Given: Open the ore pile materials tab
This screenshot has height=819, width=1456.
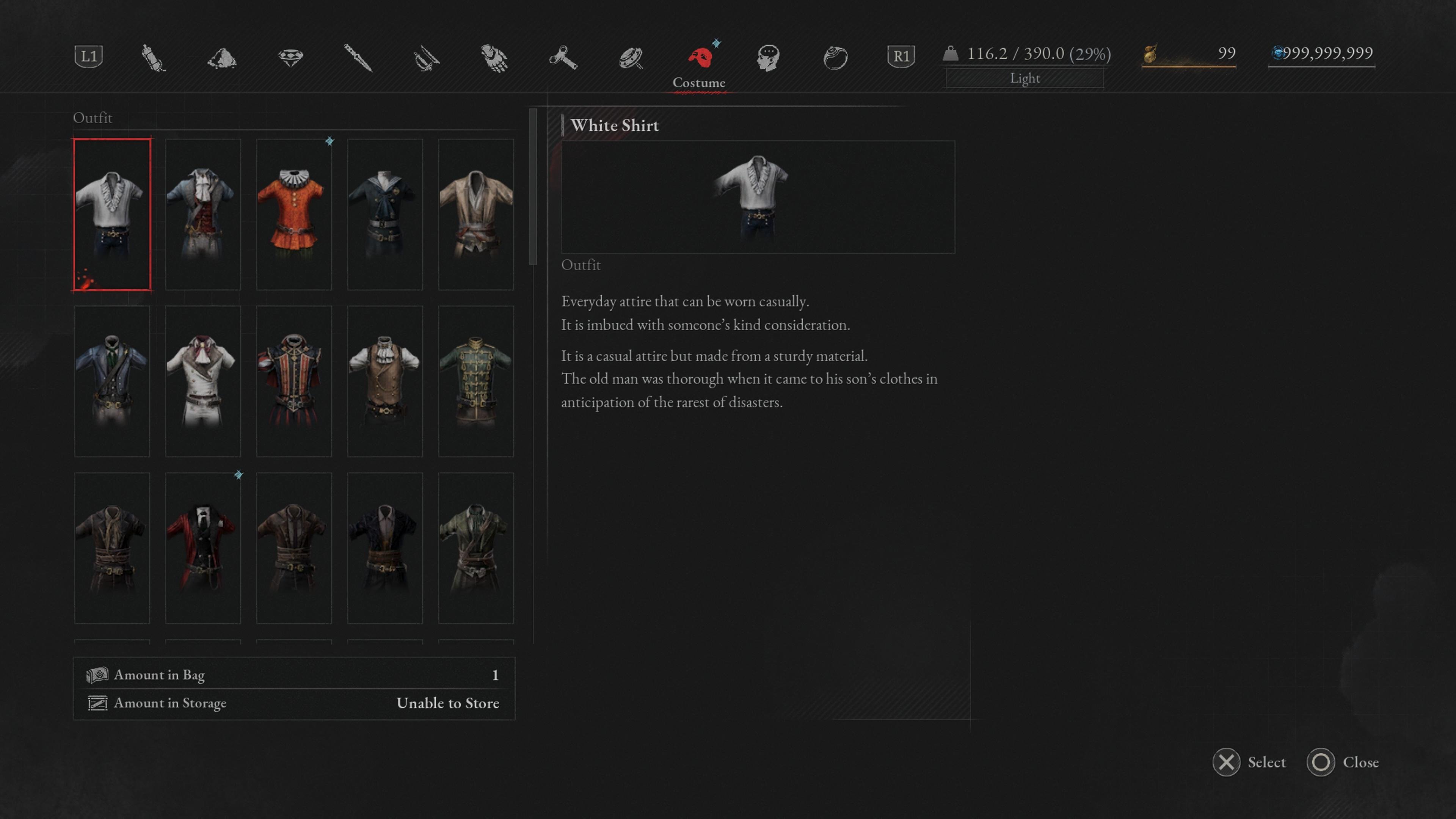Looking at the screenshot, I should [x=221, y=57].
